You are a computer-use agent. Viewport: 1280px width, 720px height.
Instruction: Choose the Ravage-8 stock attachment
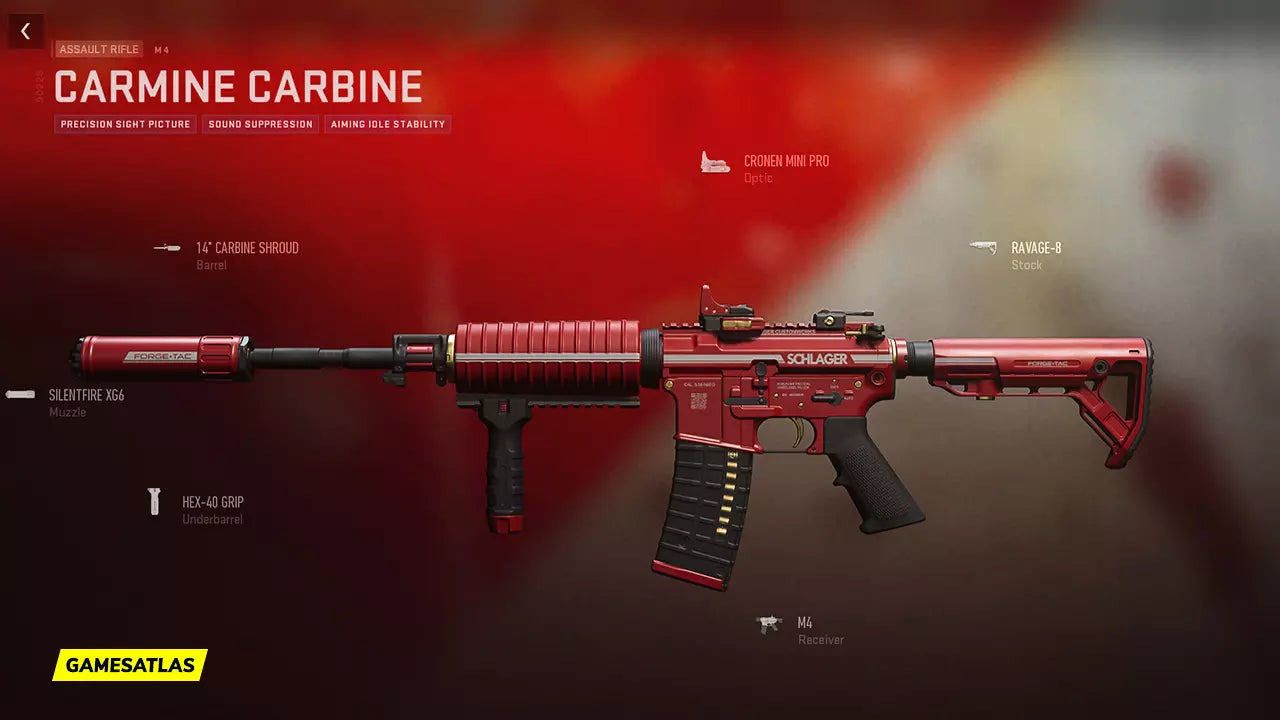[x=1035, y=248]
